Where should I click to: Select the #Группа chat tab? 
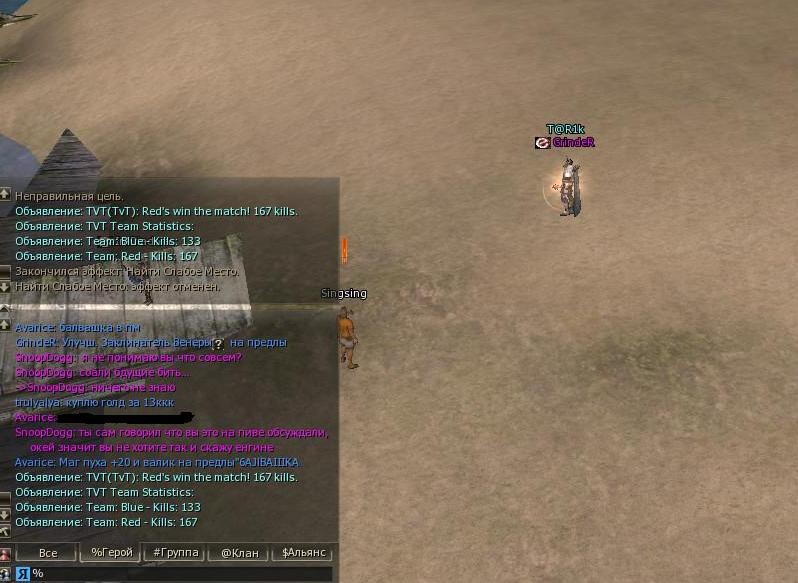(174, 553)
